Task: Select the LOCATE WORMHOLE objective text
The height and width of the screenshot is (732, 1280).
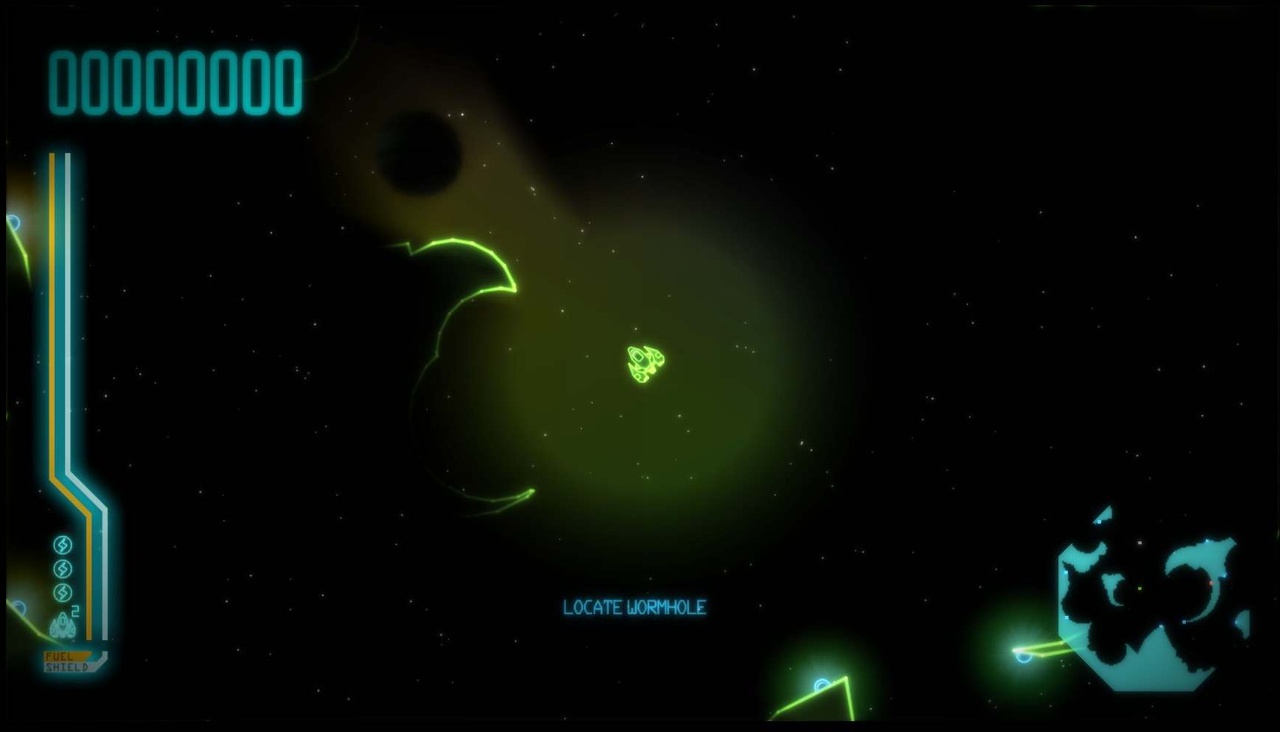Action: coord(633,607)
